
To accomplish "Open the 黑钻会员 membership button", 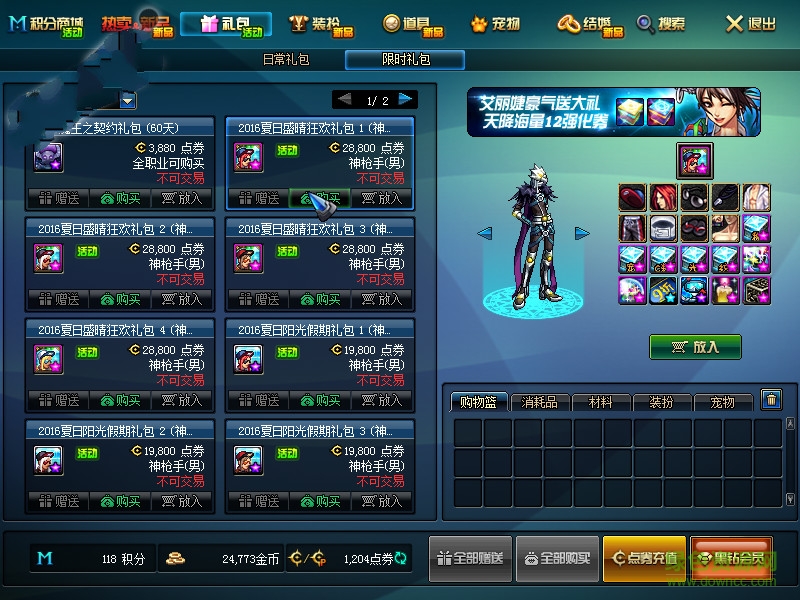I will 730,558.
